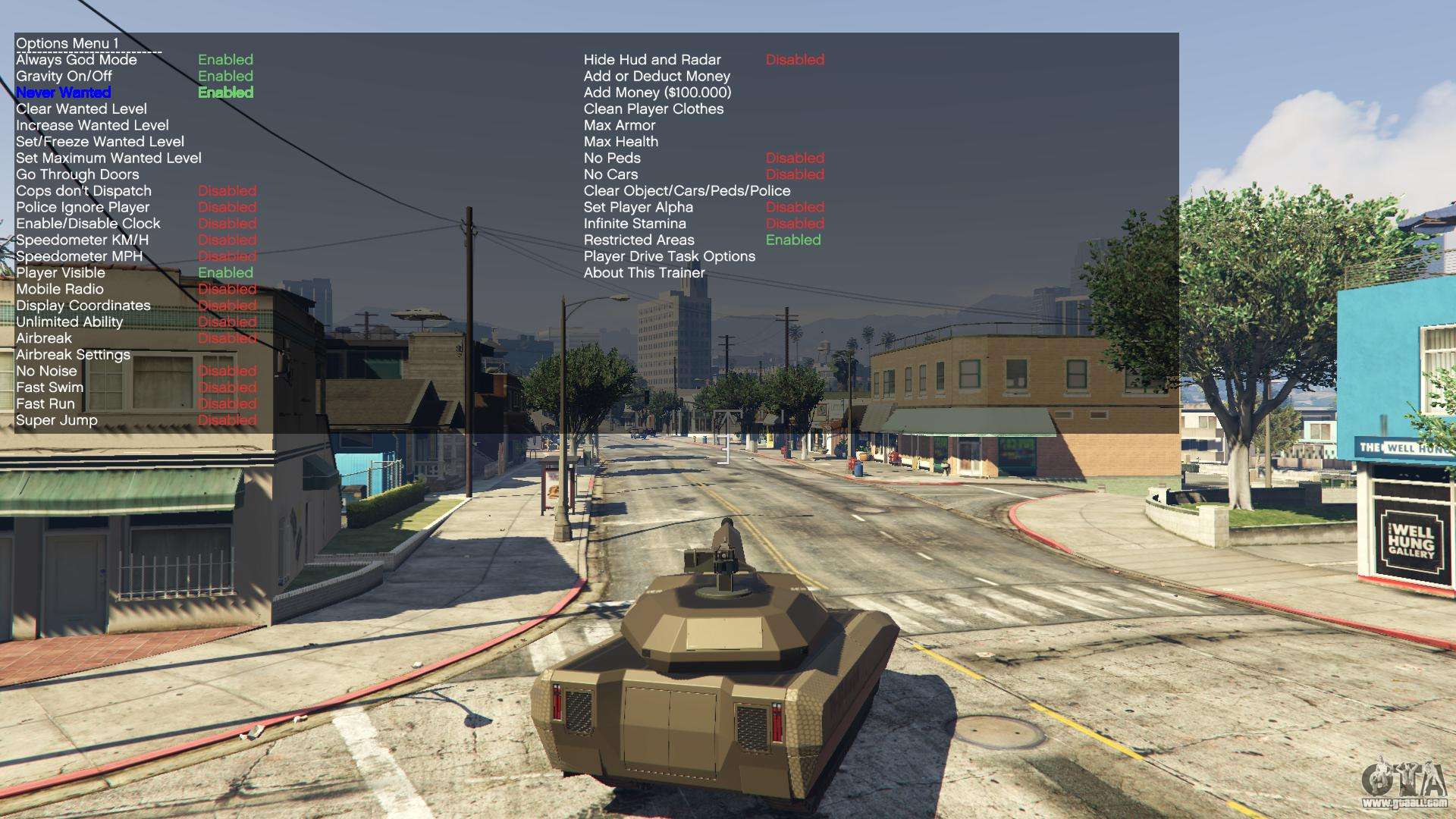Add Money ($100.000) to player
This screenshot has width=1456, height=819.
657,92
